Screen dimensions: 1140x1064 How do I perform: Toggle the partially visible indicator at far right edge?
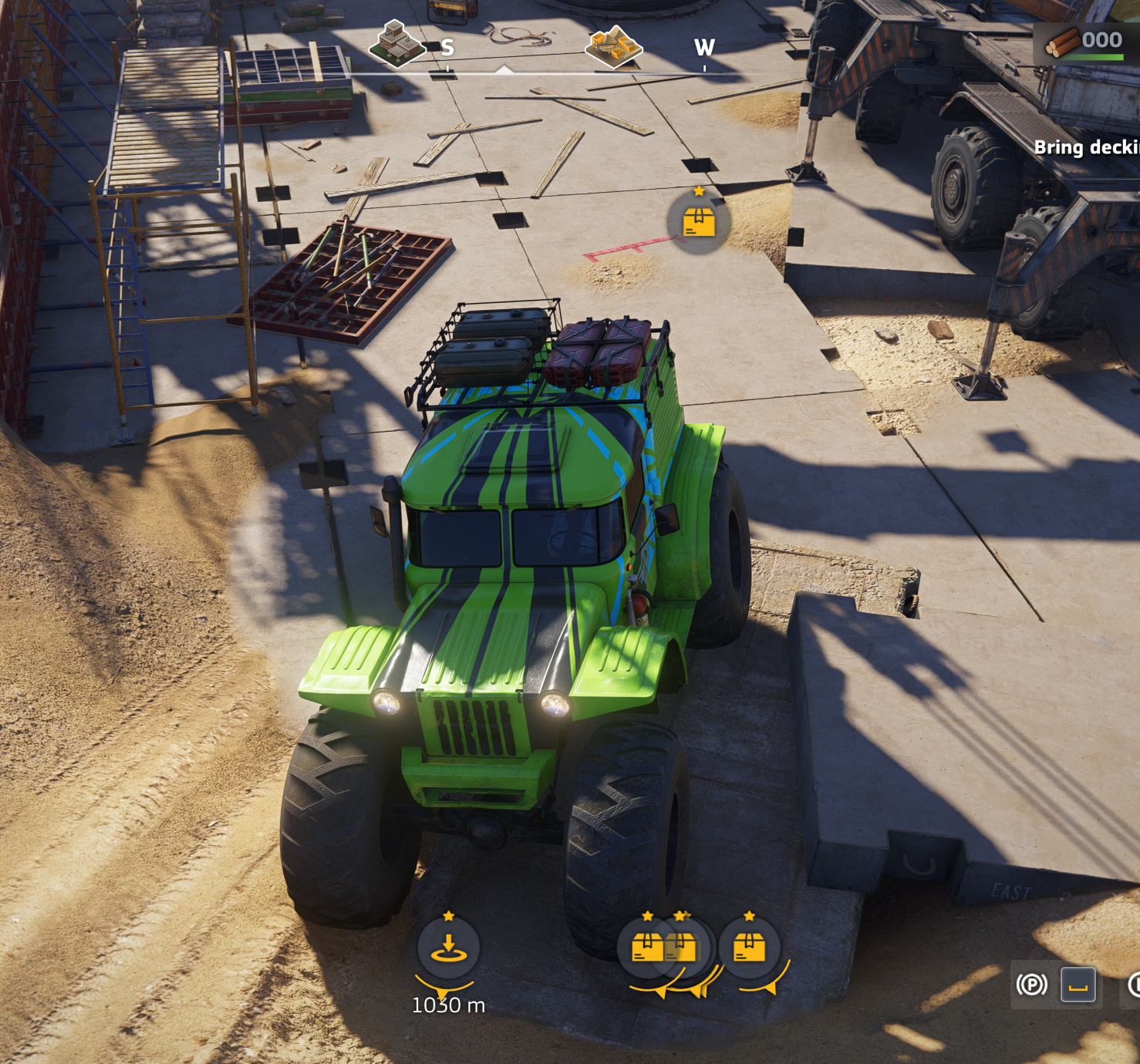pyautogui.click(x=1136, y=984)
